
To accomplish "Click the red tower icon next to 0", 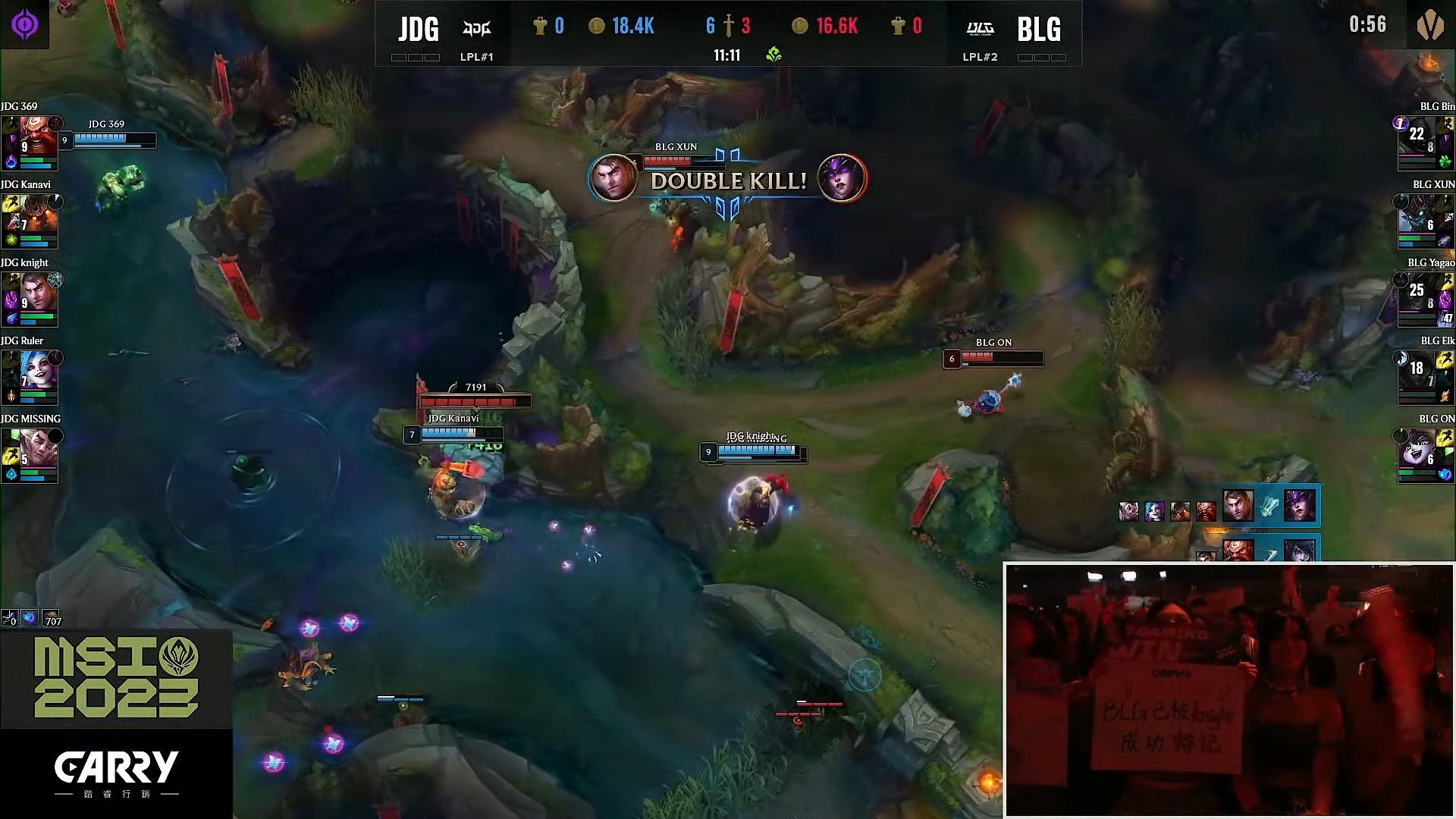I will (x=896, y=25).
